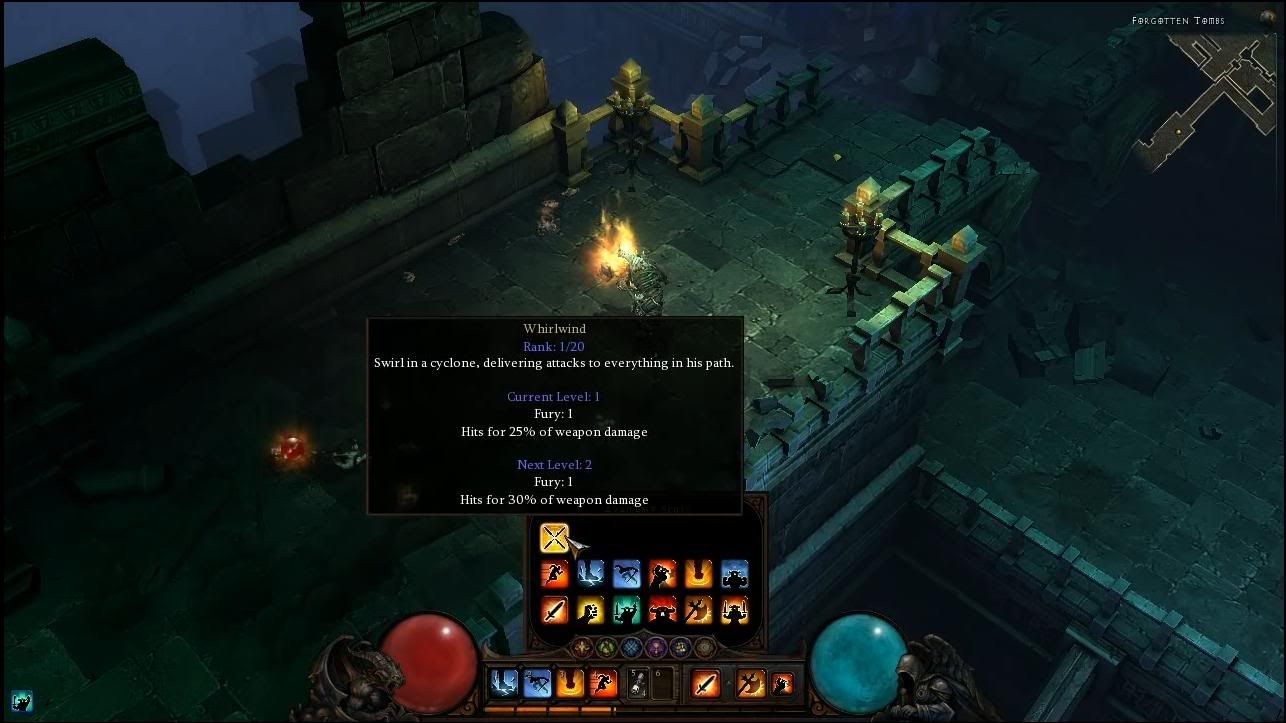Switch to the green skill category tab
Viewport: 1286px width, 723px height.
point(606,647)
